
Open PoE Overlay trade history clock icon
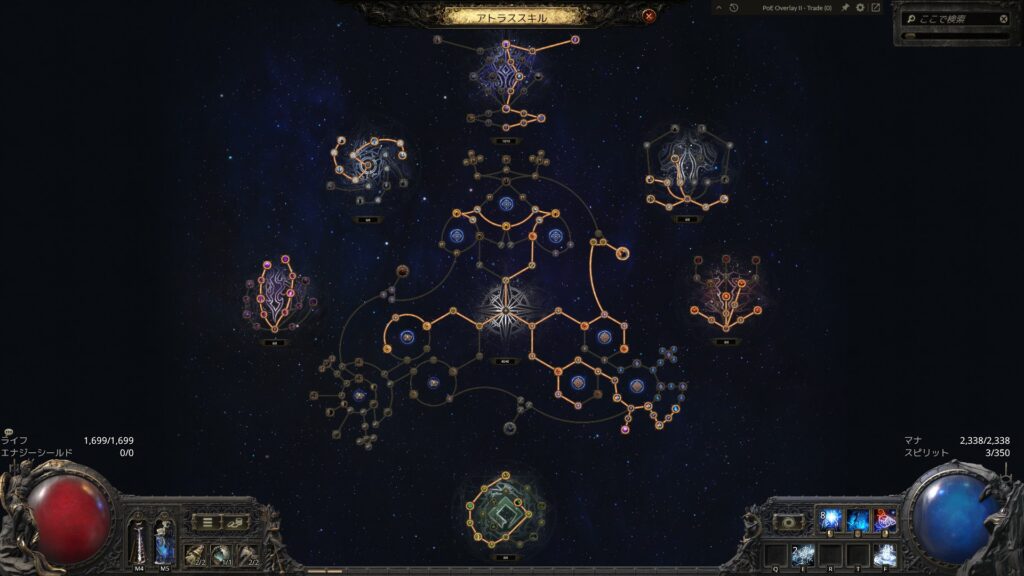click(x=733, y=8)
